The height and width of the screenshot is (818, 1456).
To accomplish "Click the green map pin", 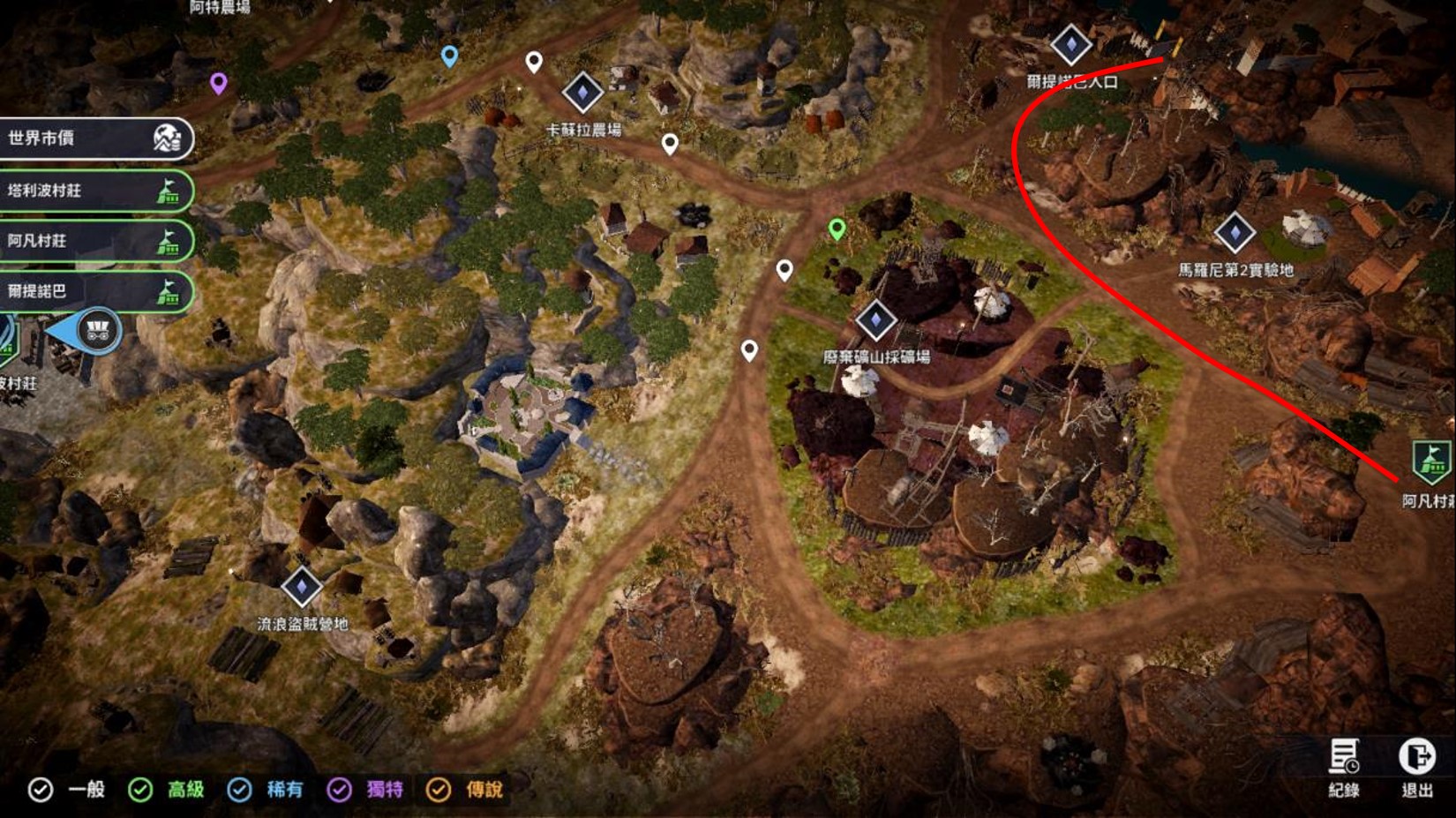I will click(837, 229).
